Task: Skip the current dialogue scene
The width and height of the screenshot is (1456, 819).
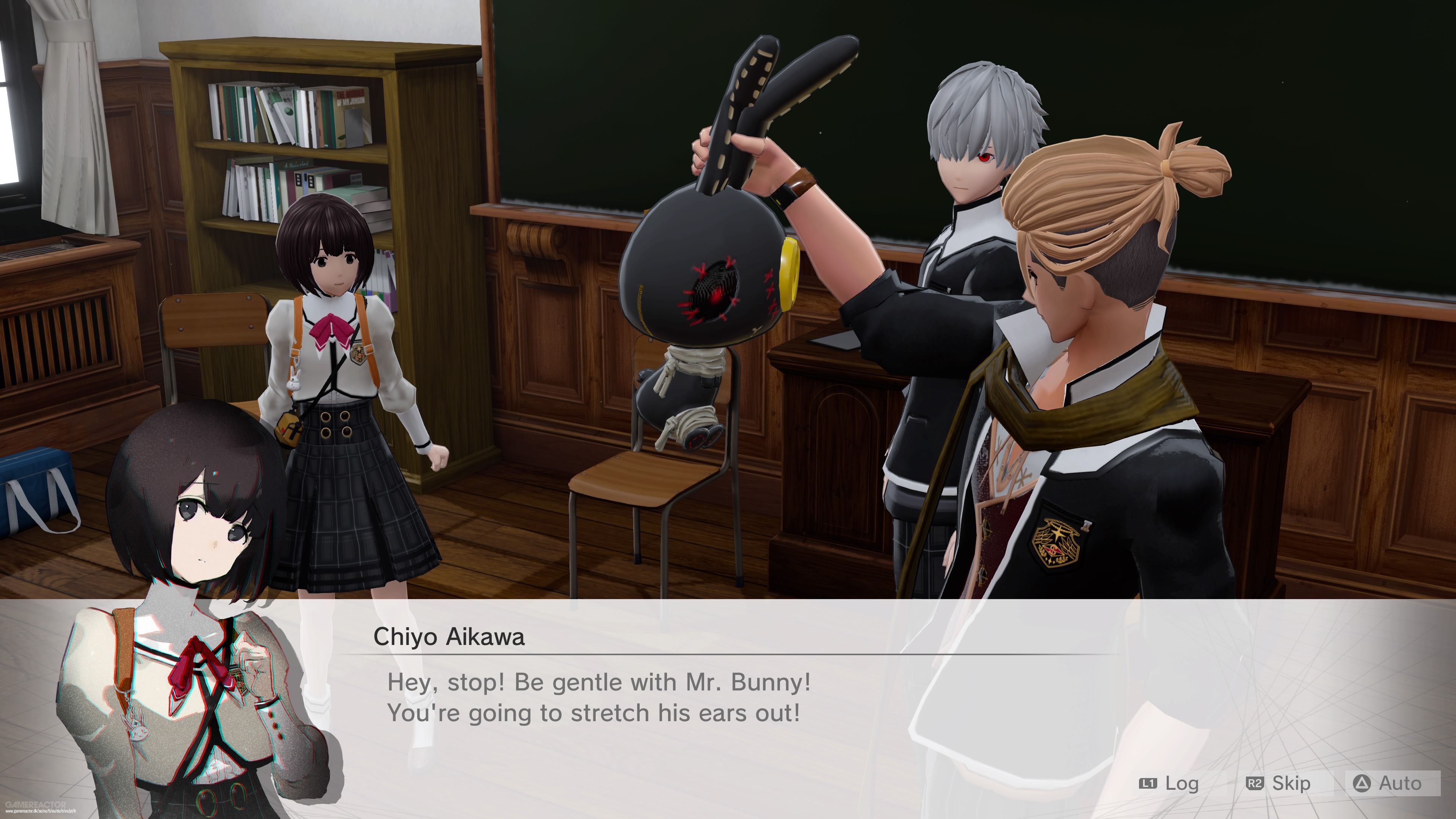Action: (x=1279, y=783)
